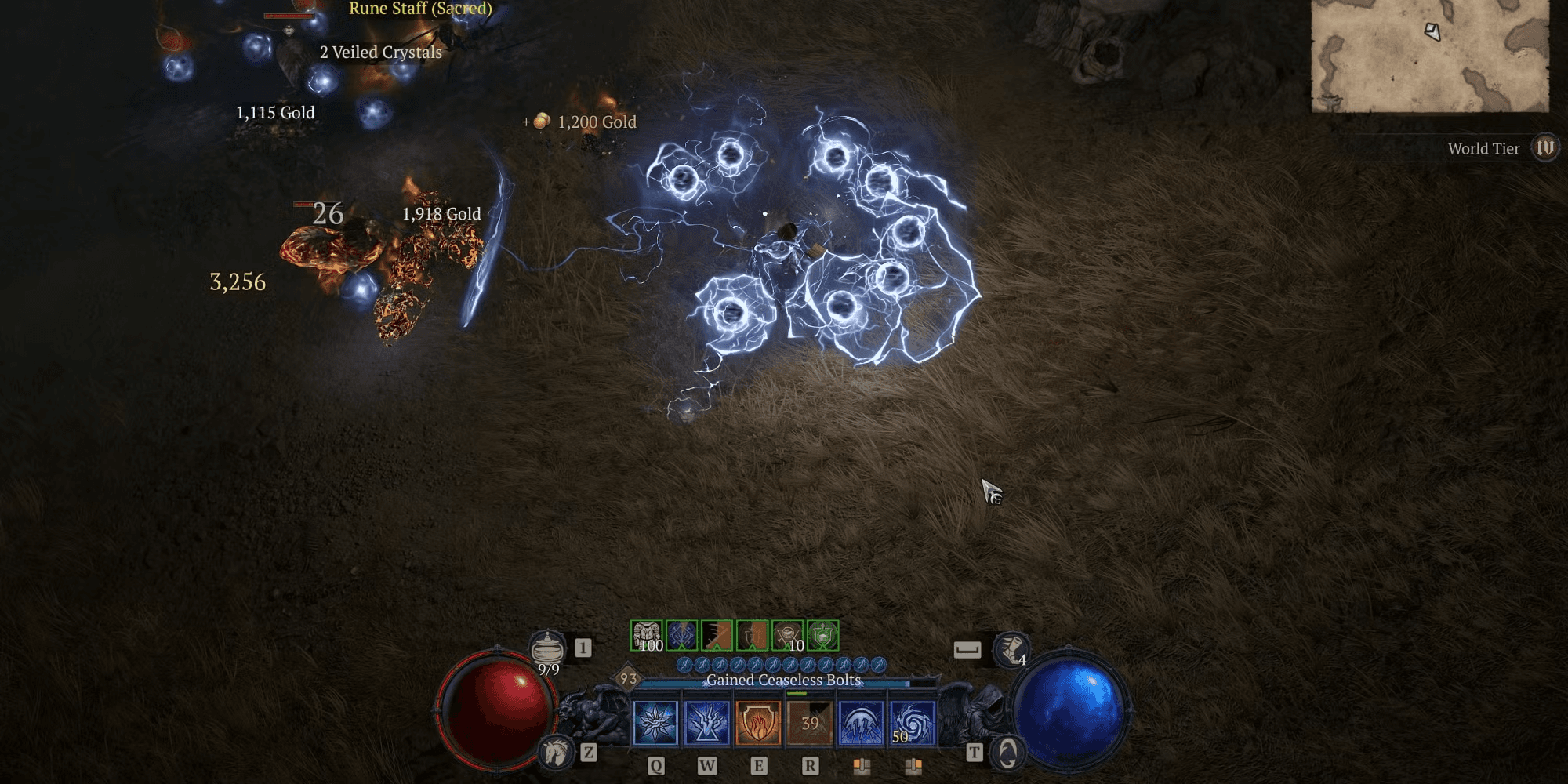Drink the health potion showing 9/9 charges
Viewport: 1568px width, 784px height.
548,646
